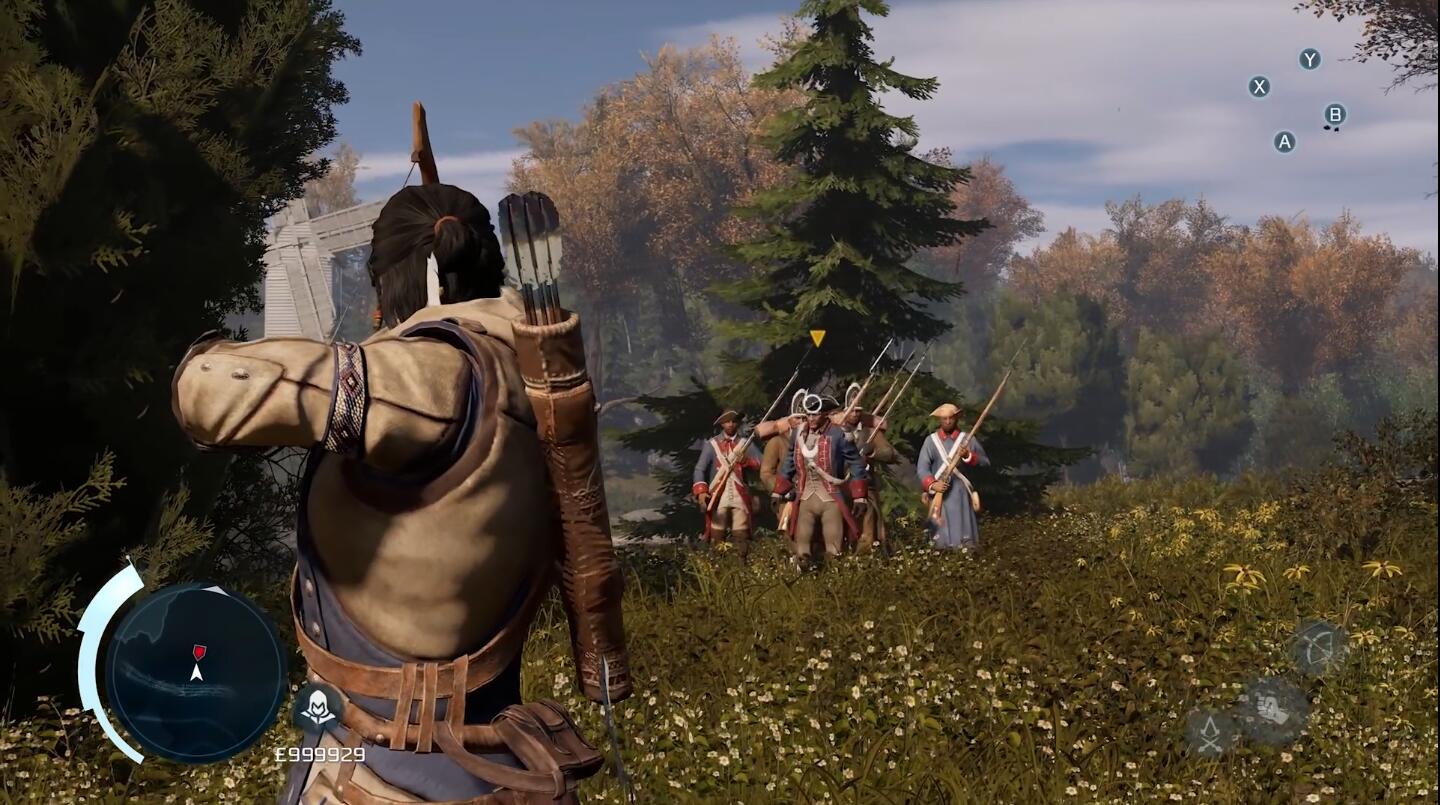1440x805 pixels.
Task: Activate the crossed tomahawks Assassin icon
Action: (x=1210, y=734)
